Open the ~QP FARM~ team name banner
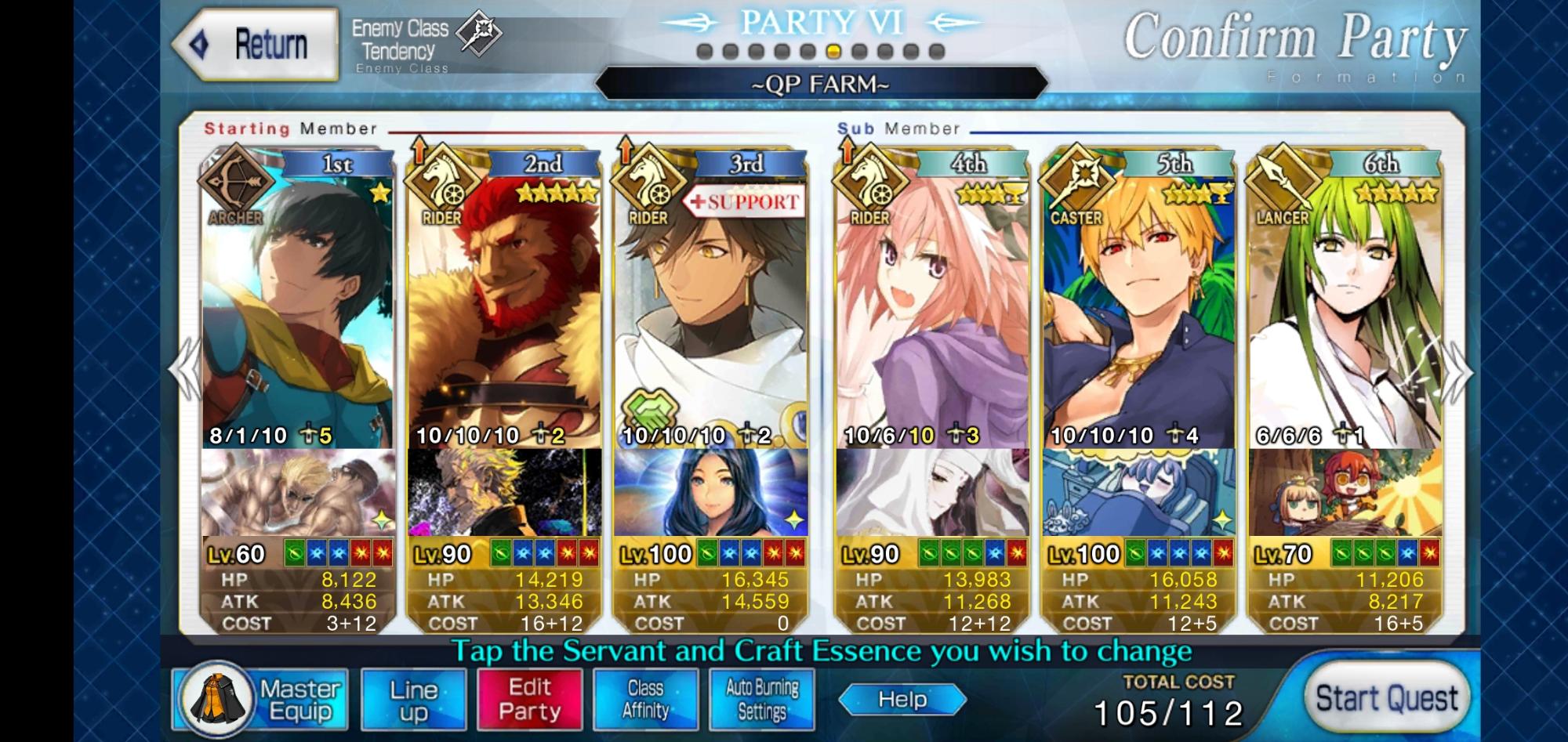This screenshot has width=1568, height=742. click(822, 83)
